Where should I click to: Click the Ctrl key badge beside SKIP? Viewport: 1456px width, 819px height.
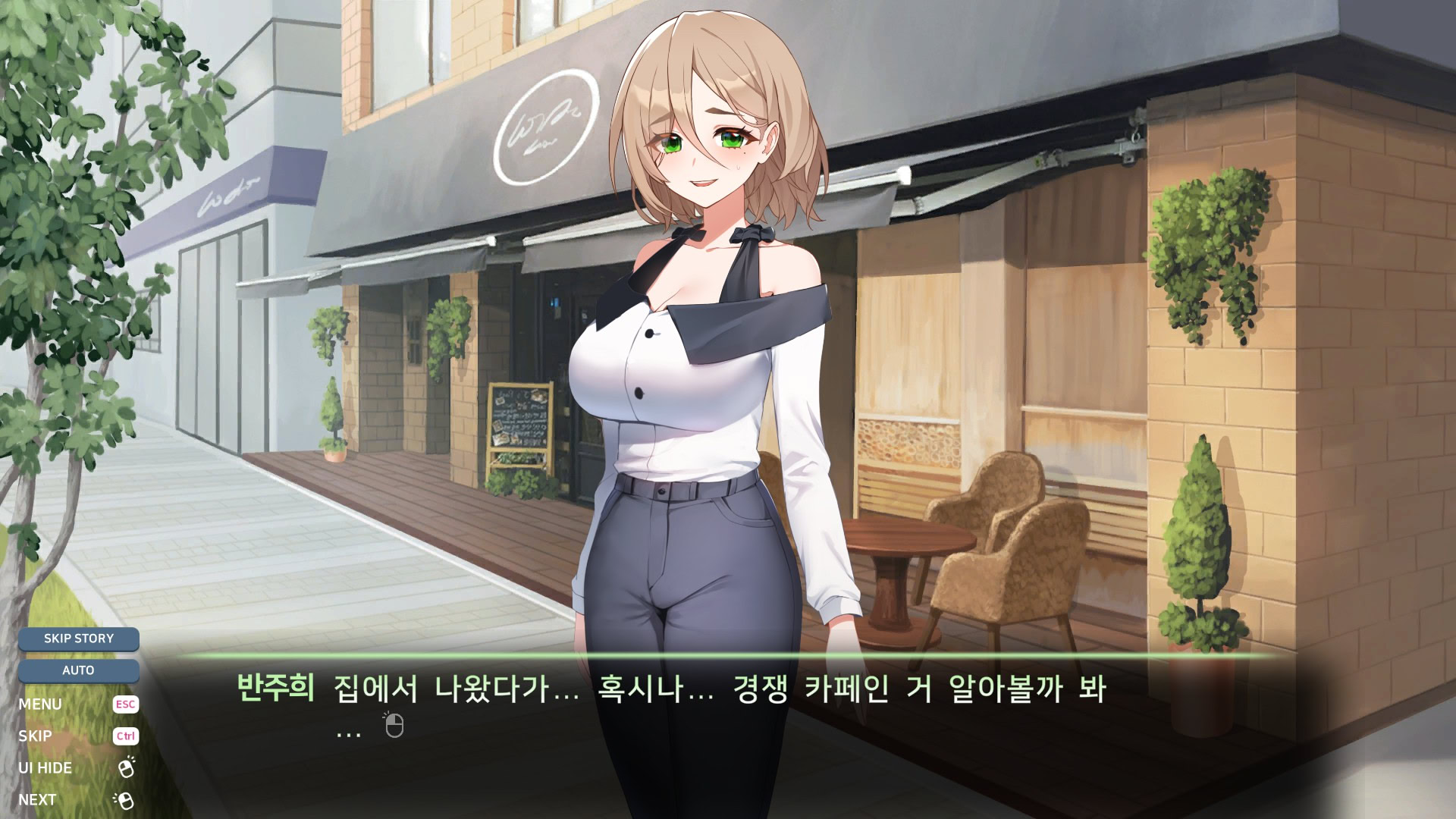click(126, 736)
